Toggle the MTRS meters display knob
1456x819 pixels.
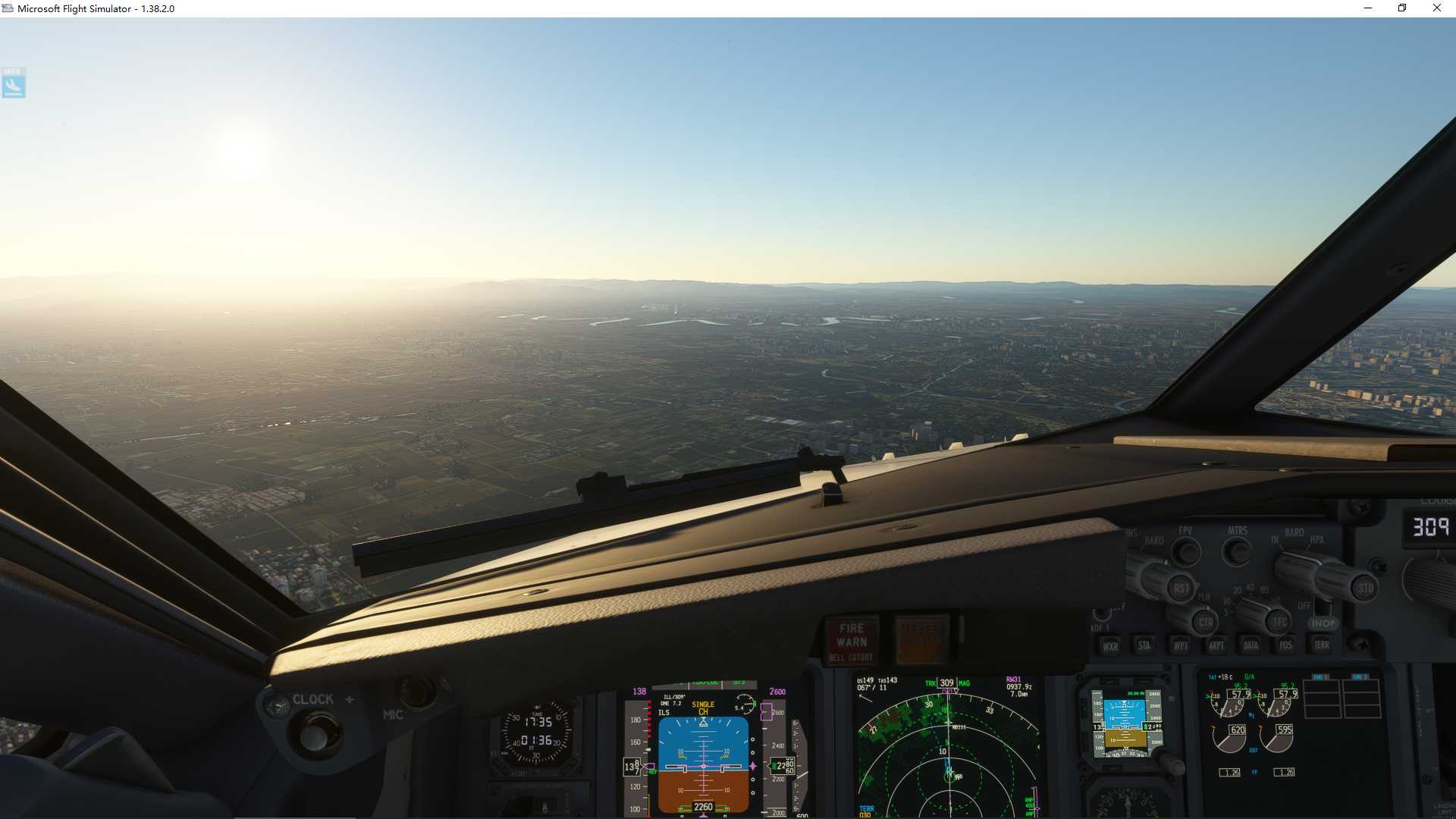point(1235,551)
